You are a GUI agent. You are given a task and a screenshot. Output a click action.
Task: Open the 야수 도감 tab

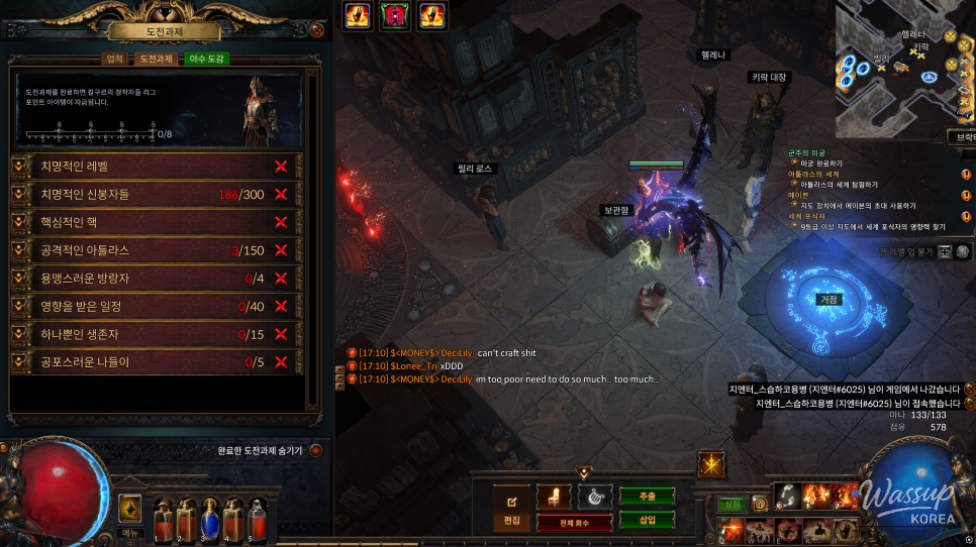(x=207, y=59)
